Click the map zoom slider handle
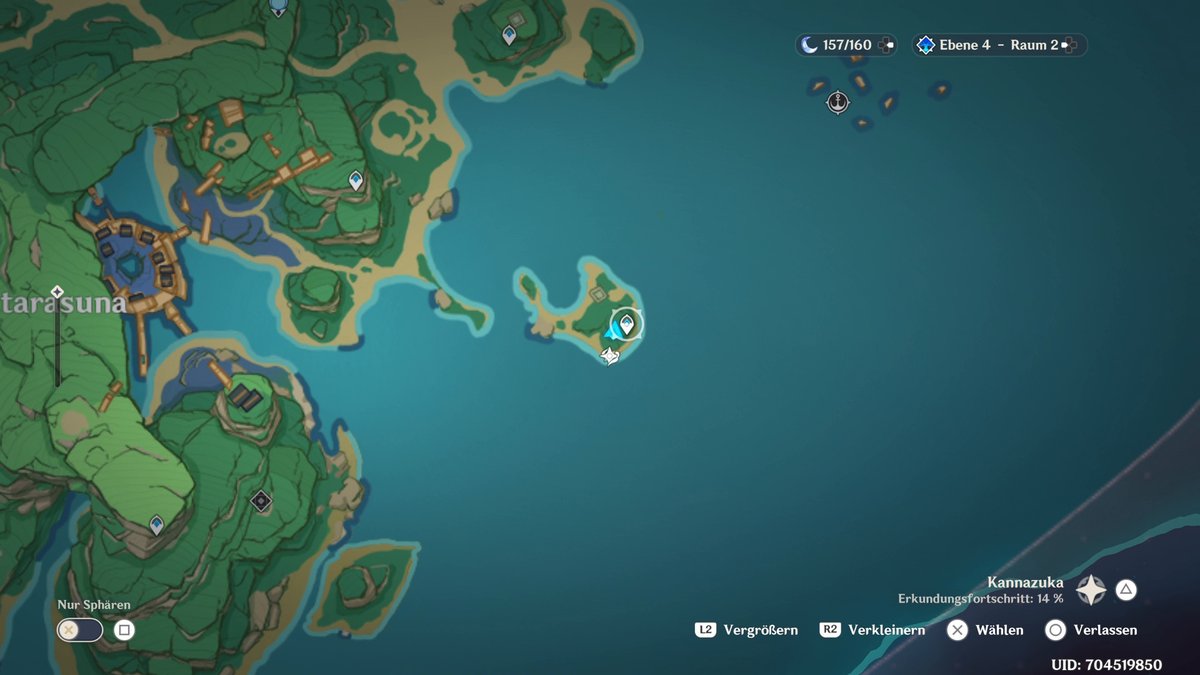This screenshot has height=675, width=1200. (x=57, y=292)
